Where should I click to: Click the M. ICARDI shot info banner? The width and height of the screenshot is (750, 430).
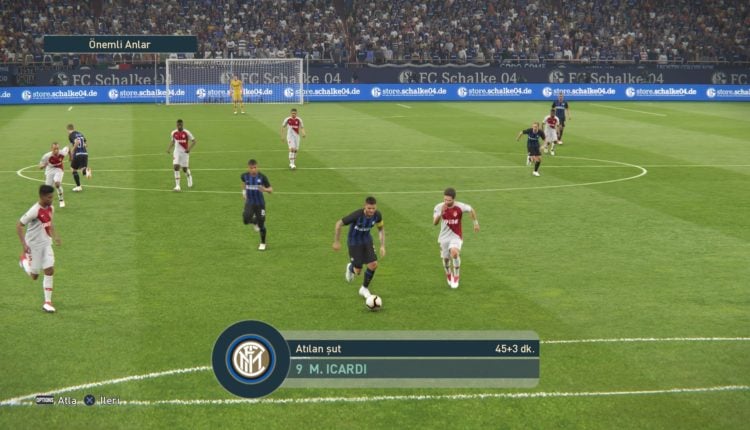[x=412, y=359]
